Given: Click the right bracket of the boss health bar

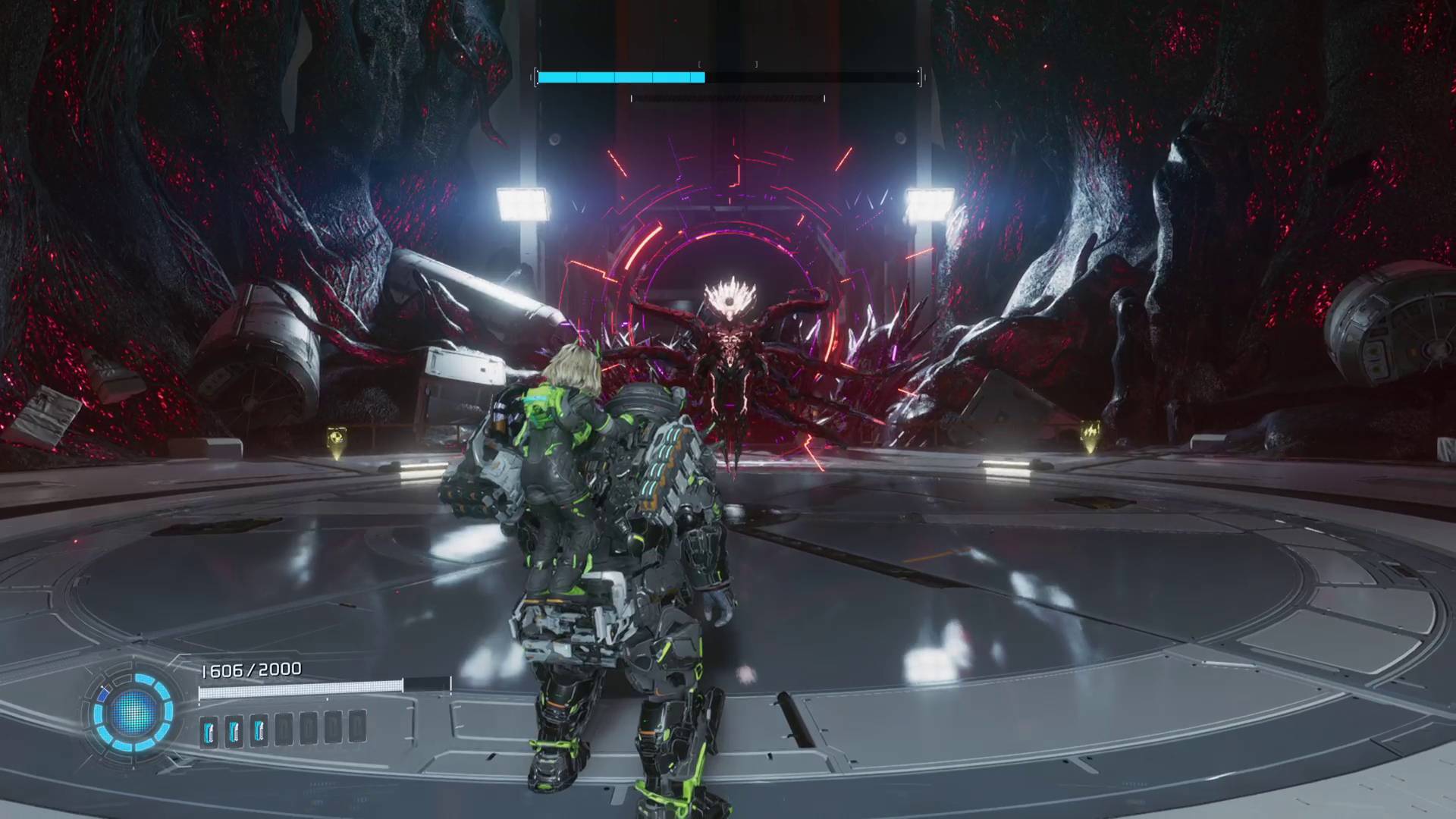Looking at the screenshot, I should tap(920, 76).
